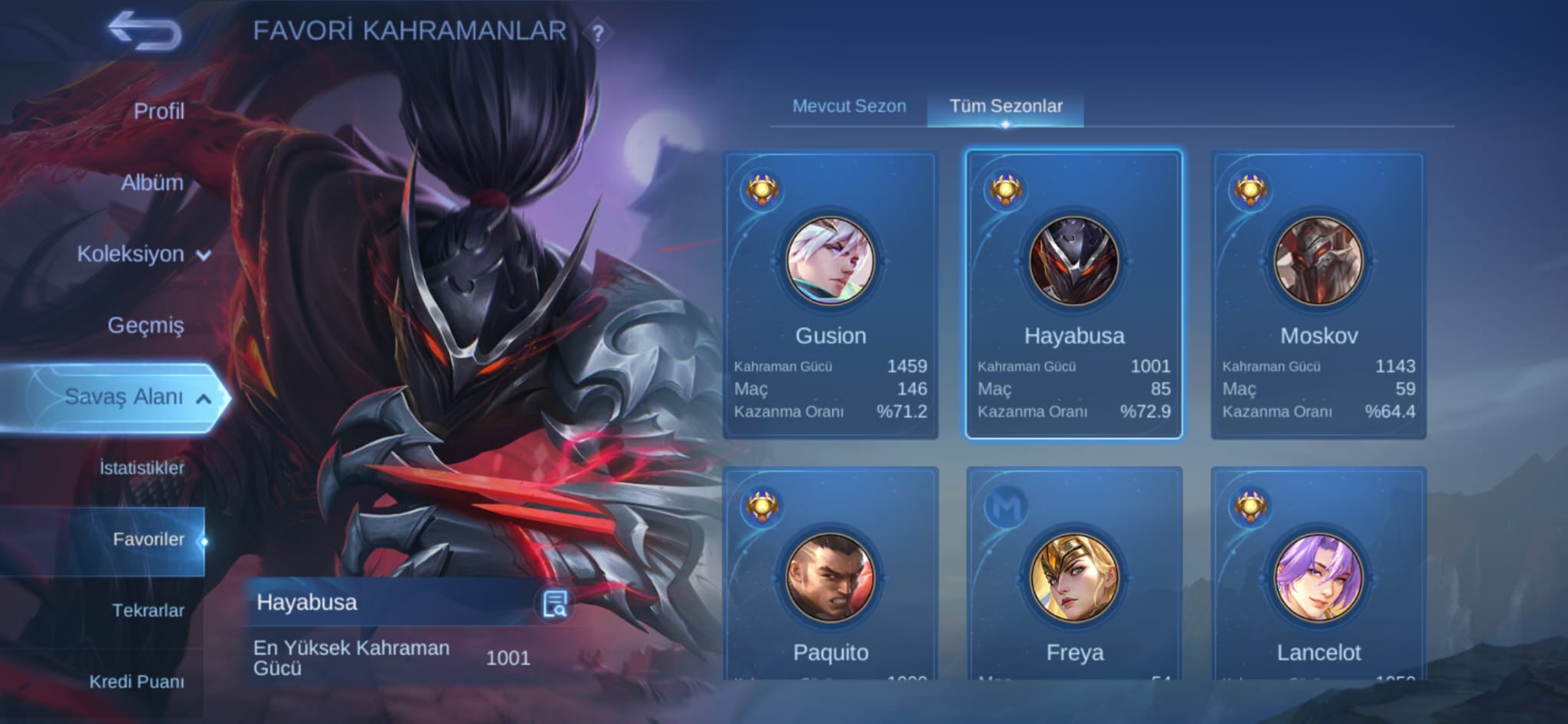1568x724 pixels.
Task: Expand the Koleksiyon menu
Action: pos(142,254)
